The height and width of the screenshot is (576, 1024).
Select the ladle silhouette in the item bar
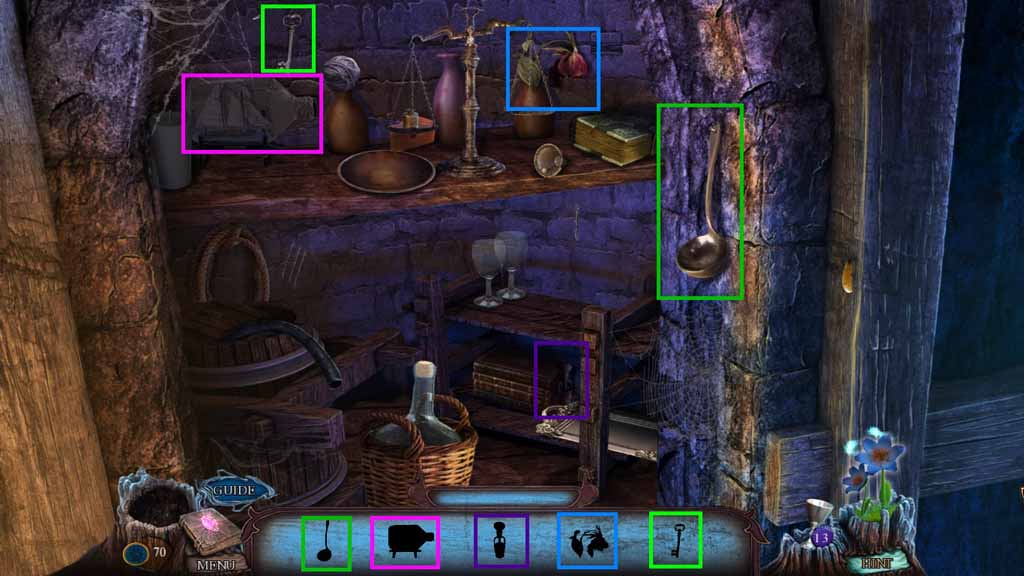[x=326, y=543]
